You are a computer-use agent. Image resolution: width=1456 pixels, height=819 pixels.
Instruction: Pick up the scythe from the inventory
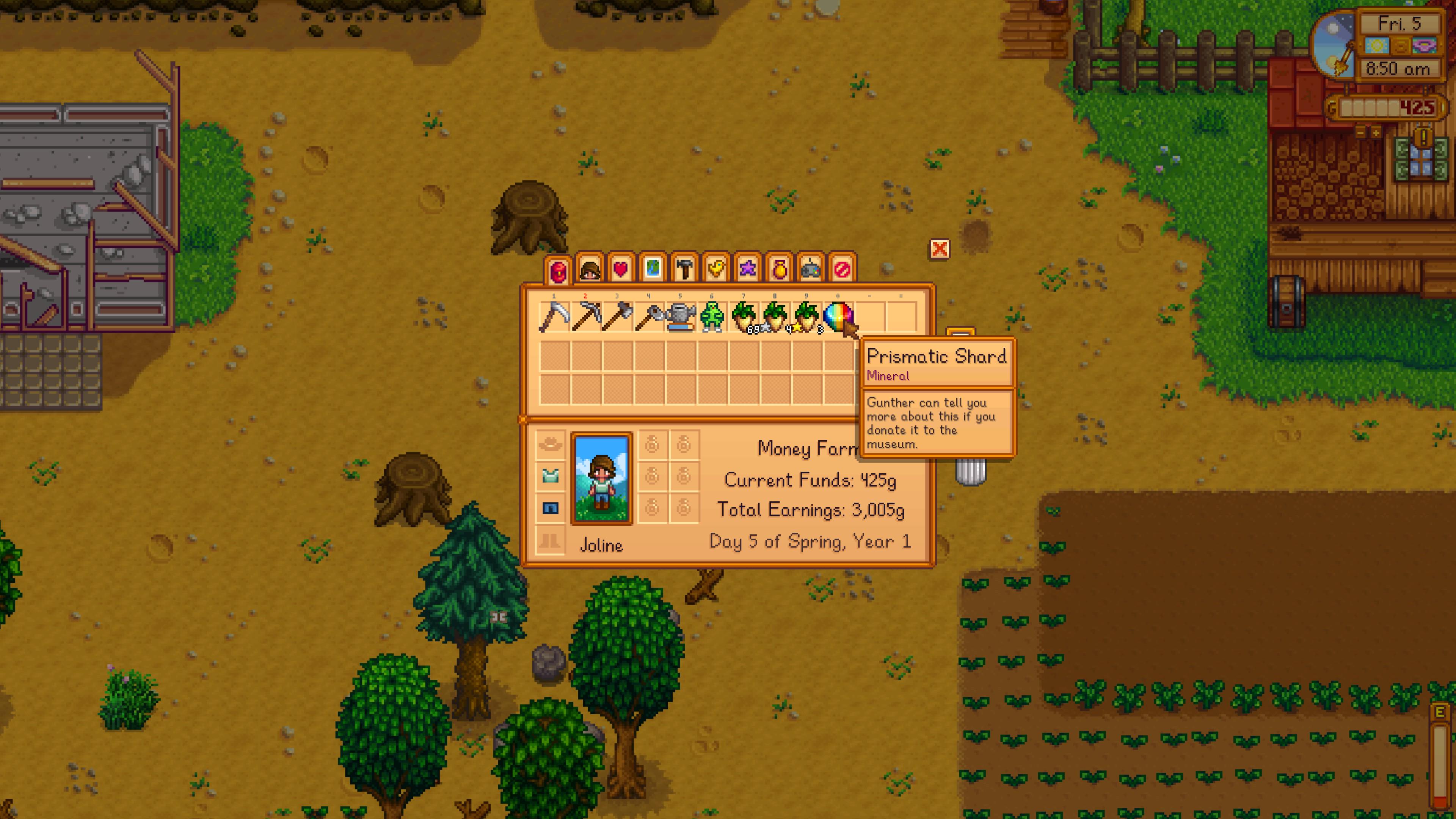pyautogui.click(x=554, y=317)
